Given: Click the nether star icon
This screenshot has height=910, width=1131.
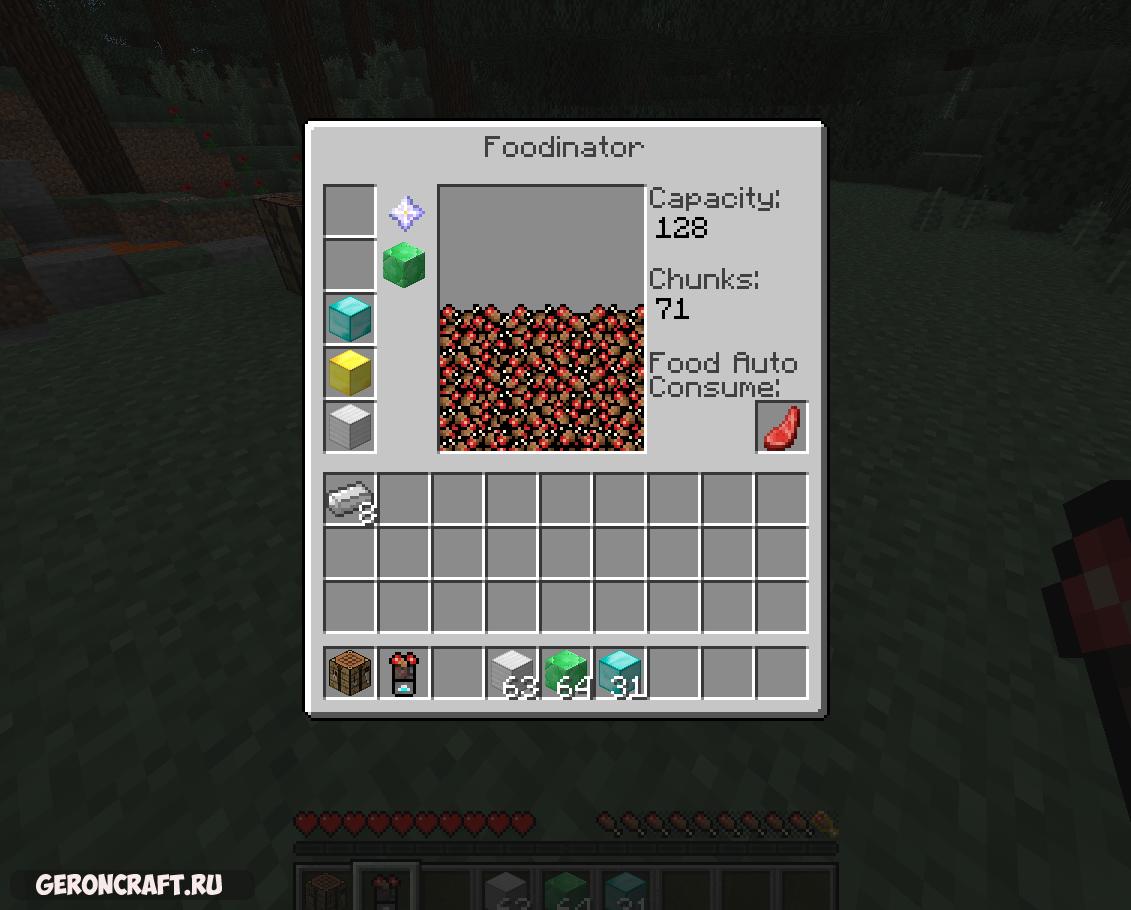Looking at the screenshot, I should (406, 212).
